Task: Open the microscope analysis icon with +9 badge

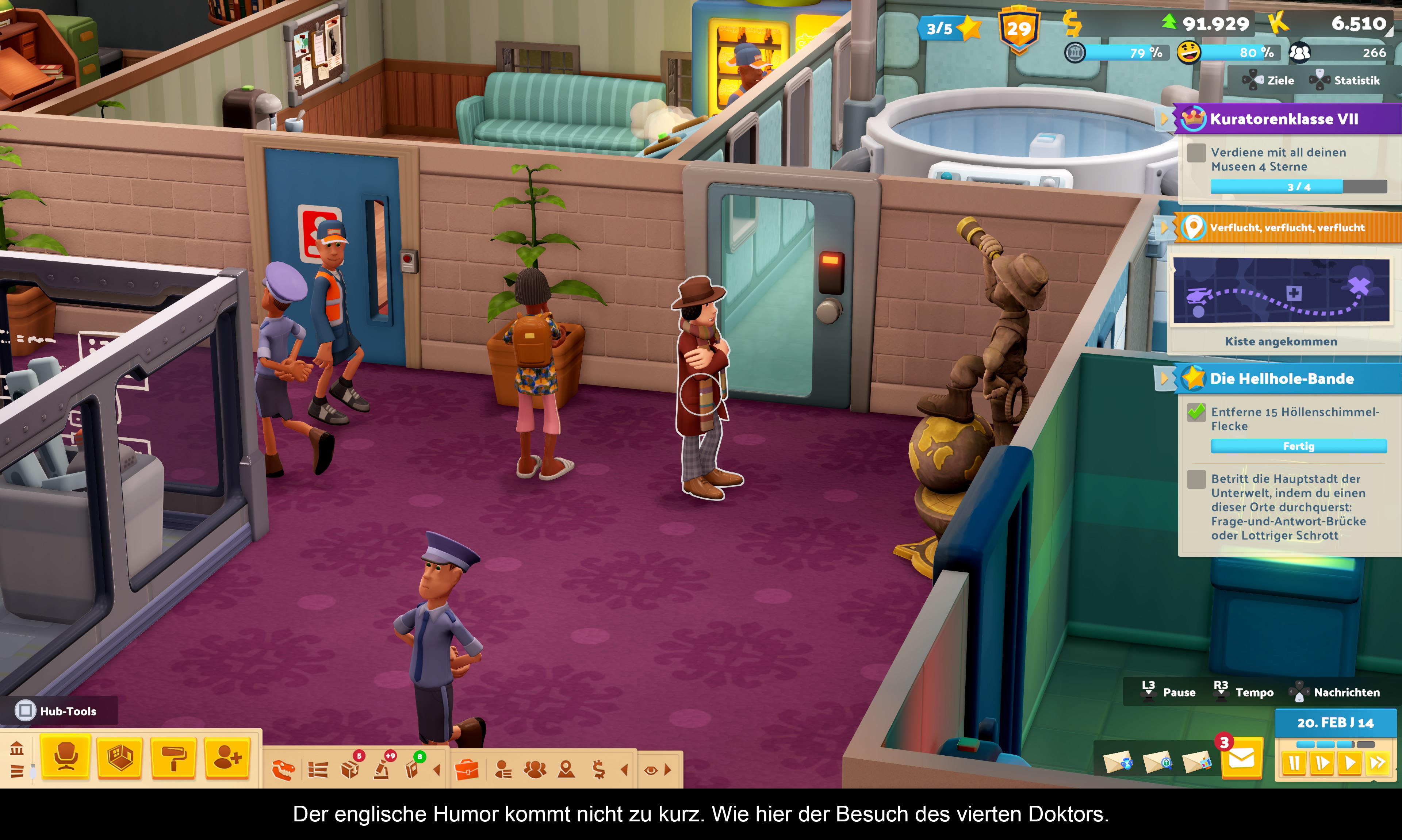Action: point(382,769)
